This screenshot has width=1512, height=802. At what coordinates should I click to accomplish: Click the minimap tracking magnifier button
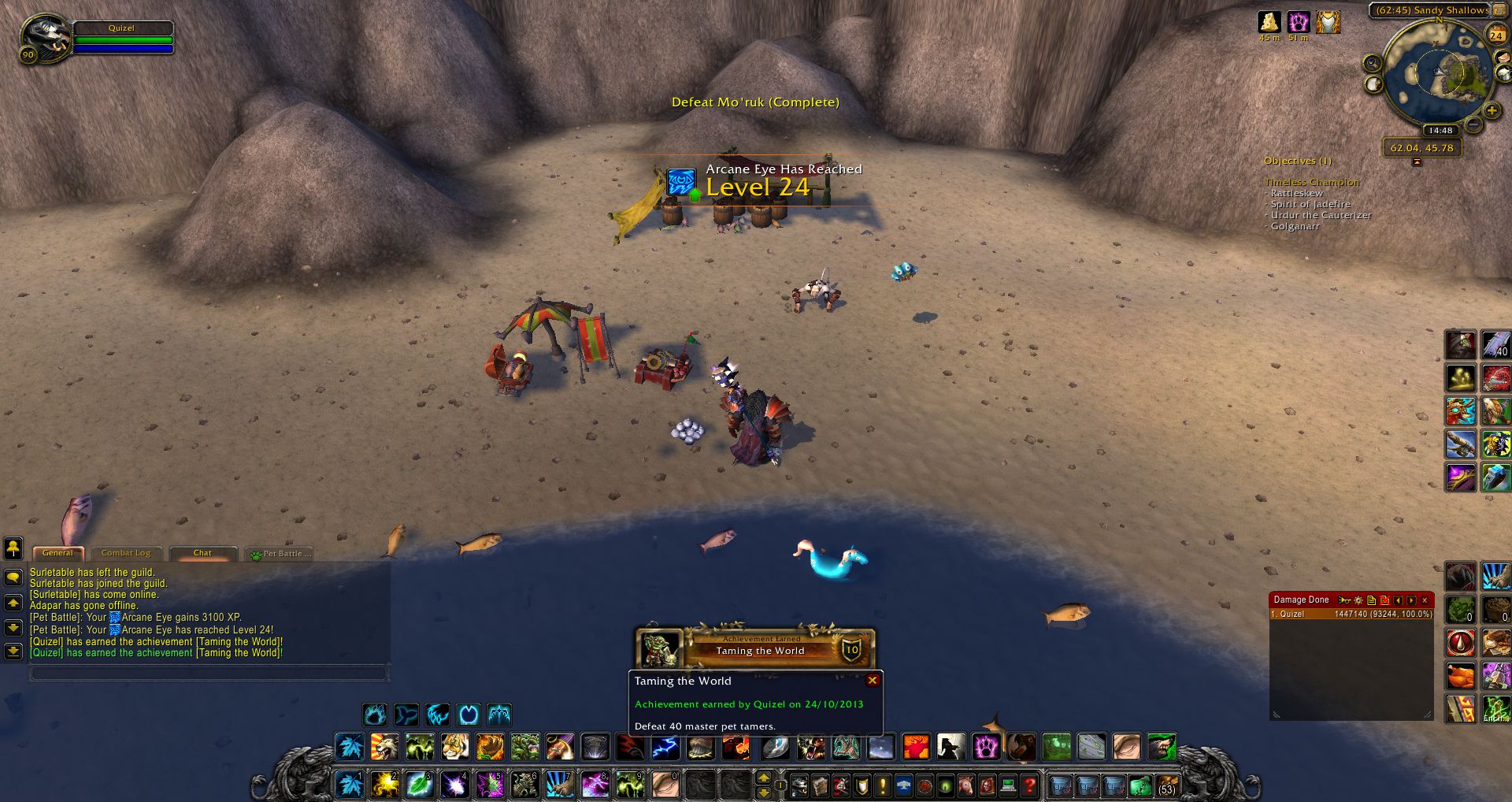pyautogui.click(x=1373, y=63)
